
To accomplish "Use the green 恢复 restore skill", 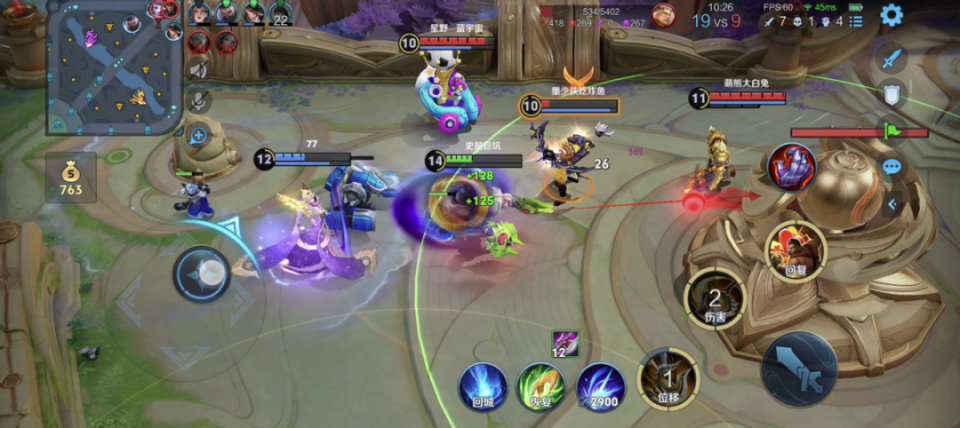I will tap(540, 385).
